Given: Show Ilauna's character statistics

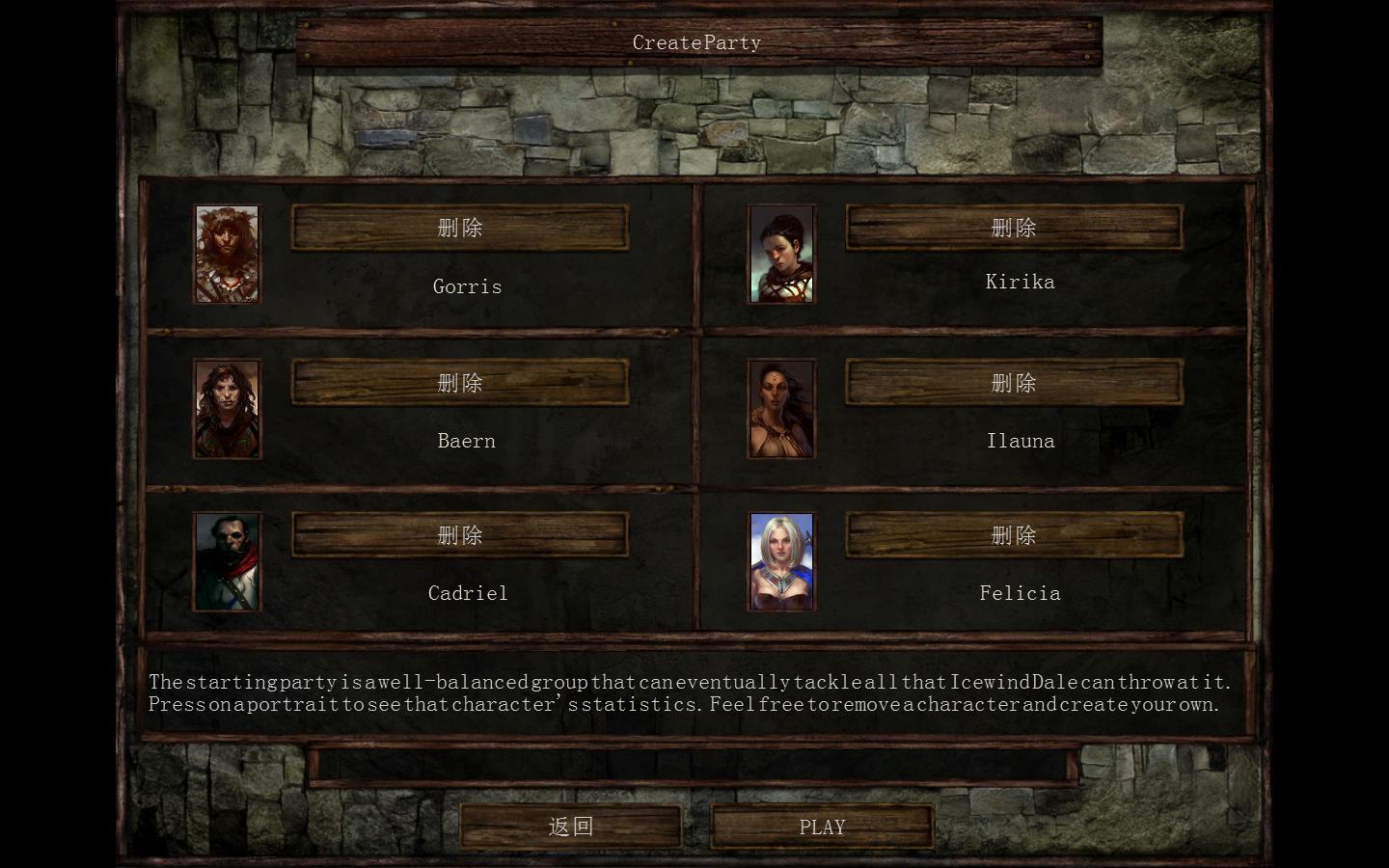Looking at the screenshot, I should pos(781,409).
